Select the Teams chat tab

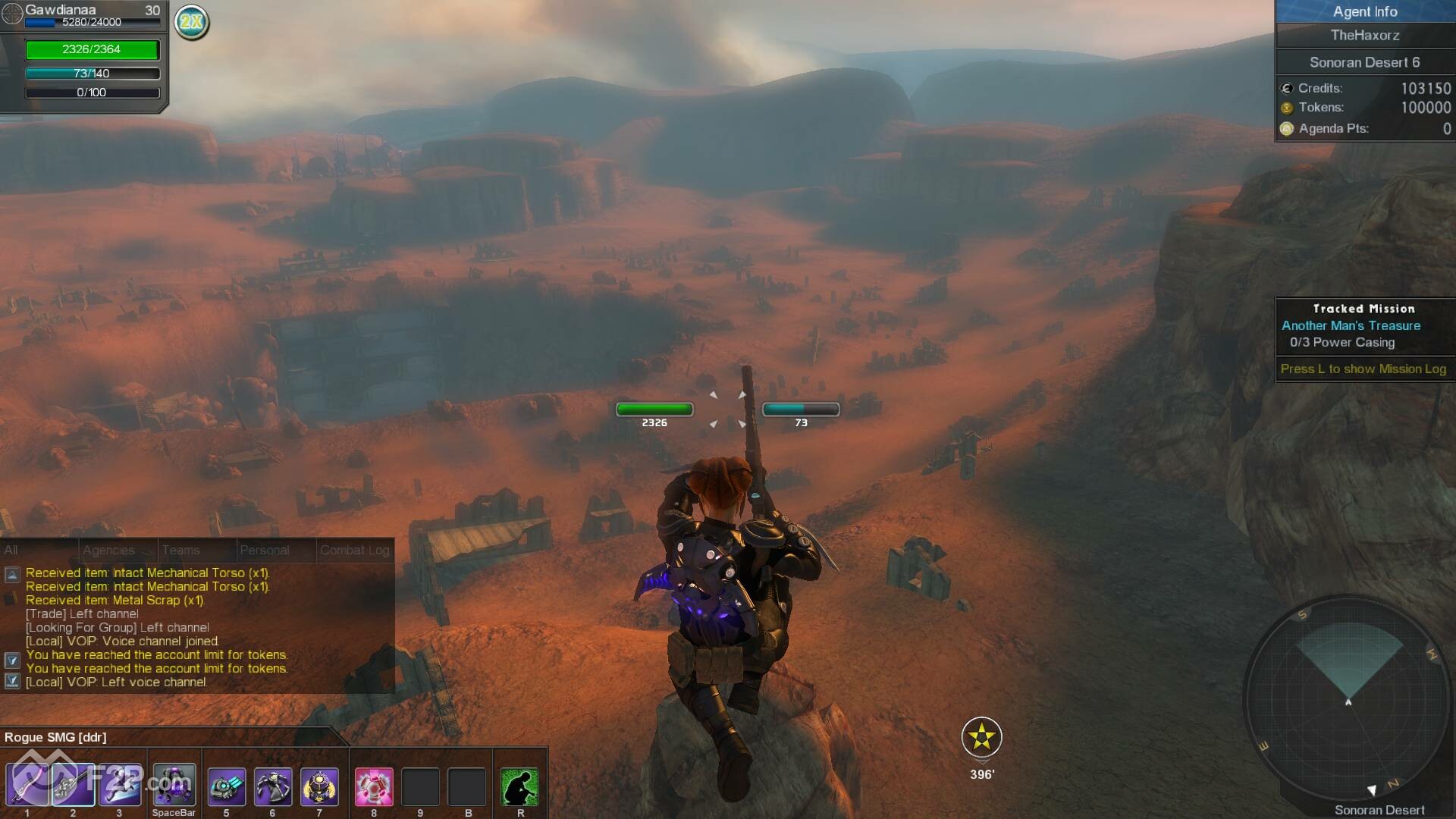pos(180,551)
